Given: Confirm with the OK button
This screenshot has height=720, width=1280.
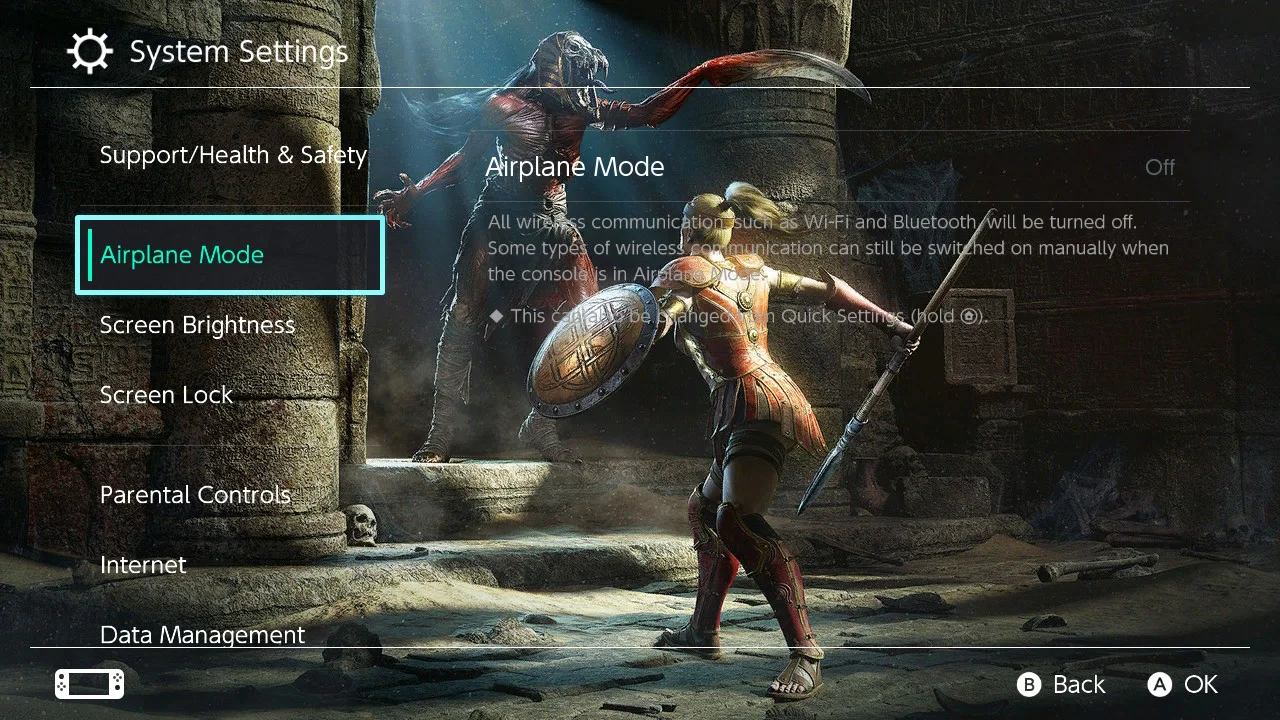Looking at the screenshot, I should pyautogui.click(x=1184, y=684).
